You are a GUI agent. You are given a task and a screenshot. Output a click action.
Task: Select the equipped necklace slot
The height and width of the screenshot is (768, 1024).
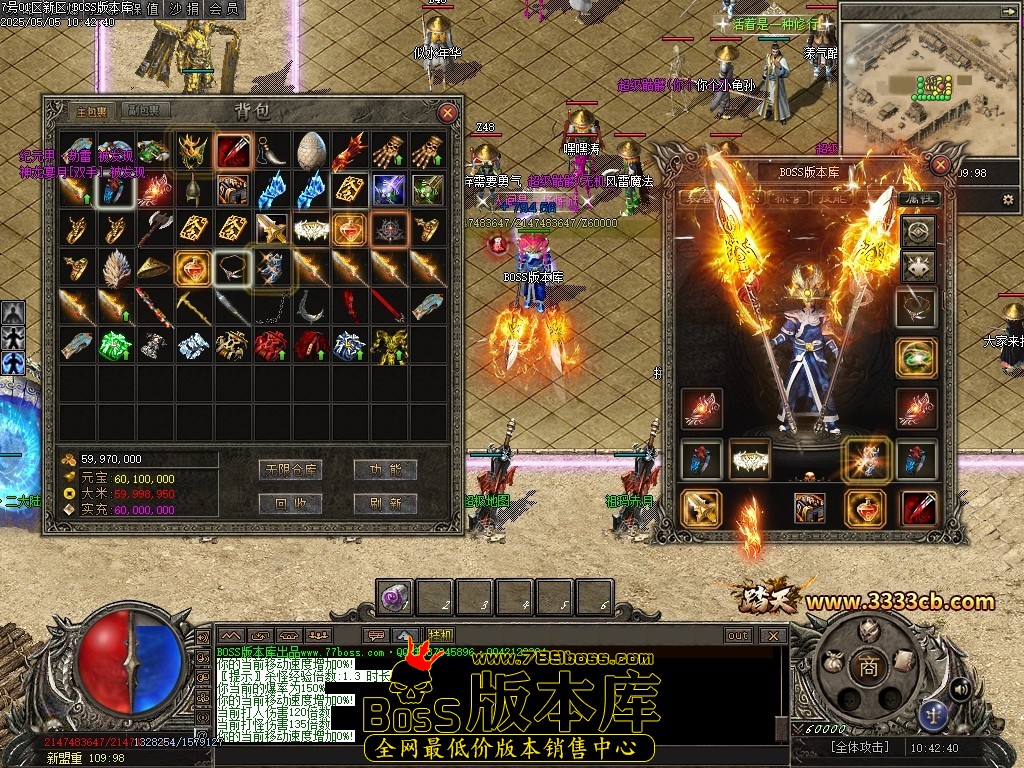917,308
